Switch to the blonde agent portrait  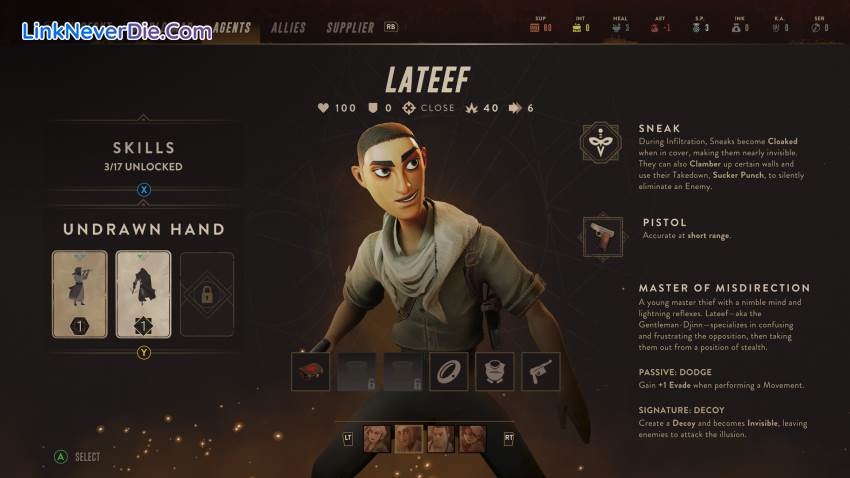(377, 438)
